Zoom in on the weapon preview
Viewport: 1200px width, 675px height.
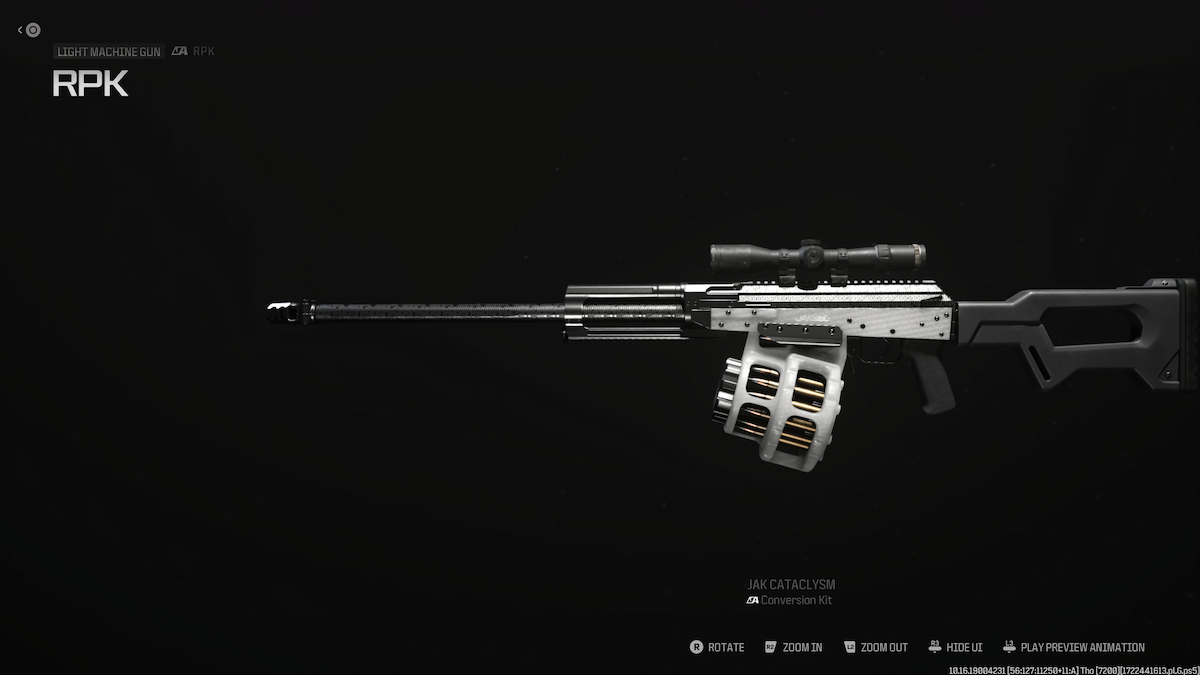(x=794, y=647)
